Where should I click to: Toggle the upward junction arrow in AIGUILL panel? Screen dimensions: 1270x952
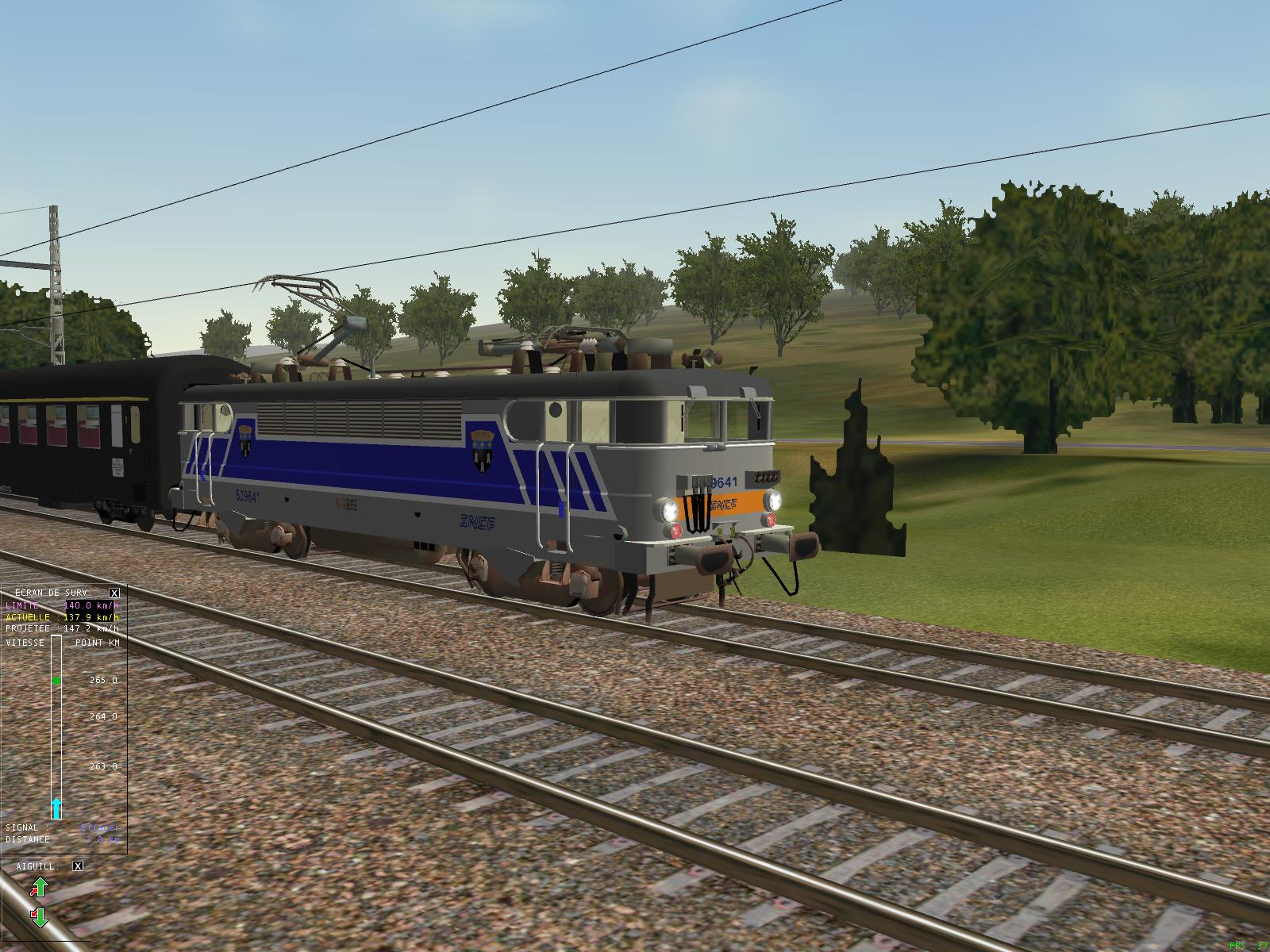coord(40,886)
